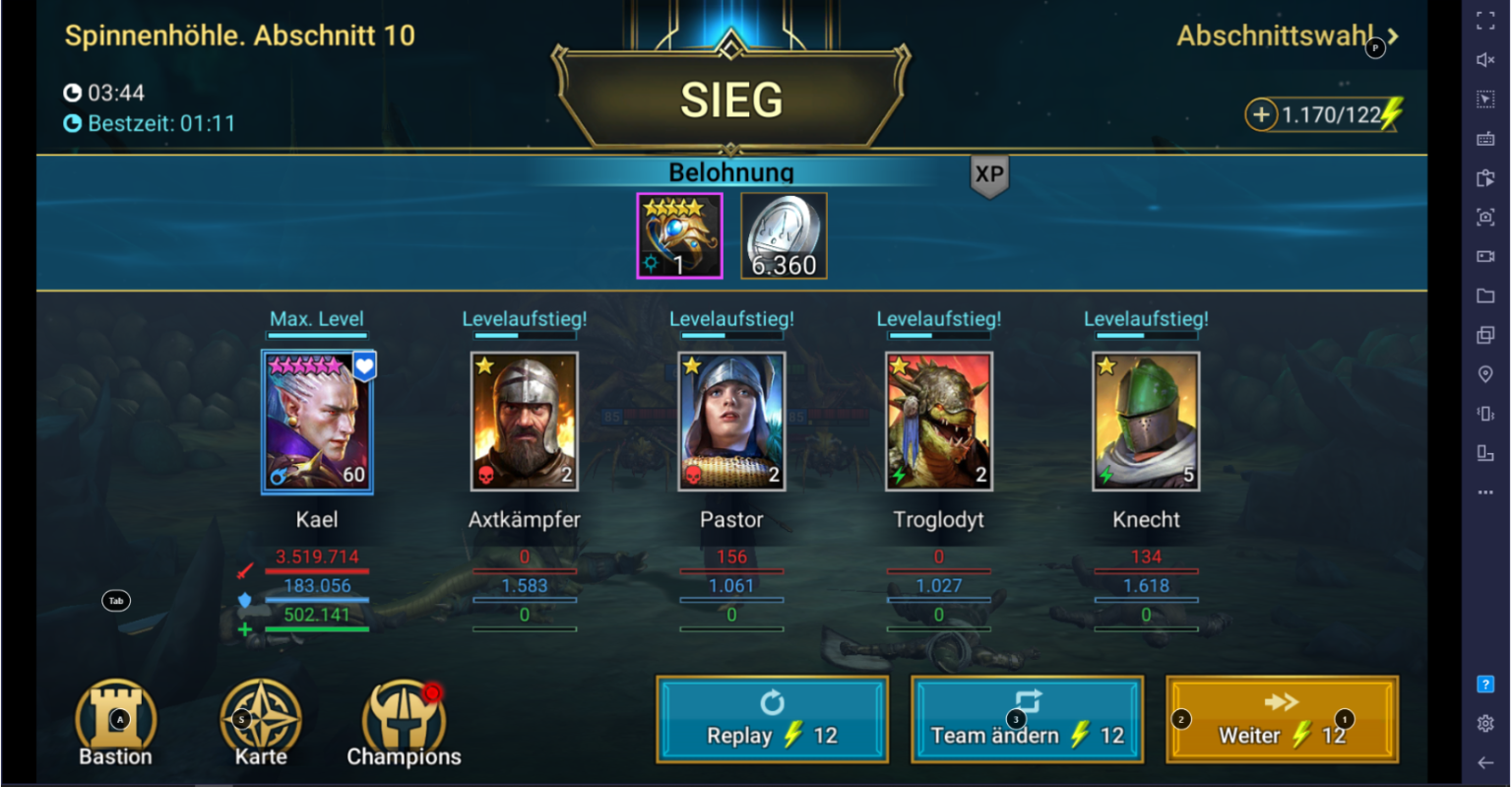This screenshot has width=1512, height=787.
Task: Open BlueStacks multi-instance manager icon
Action: point(1486,335)
